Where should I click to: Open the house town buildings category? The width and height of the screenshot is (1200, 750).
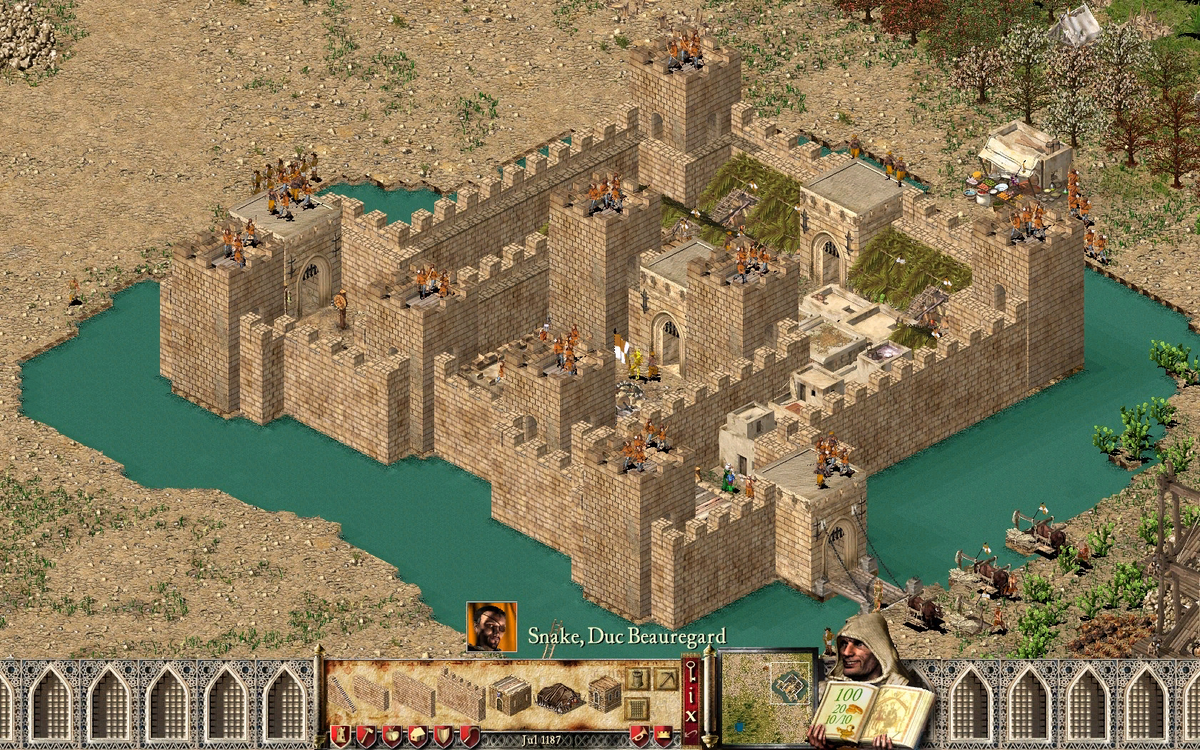[416, 736]
